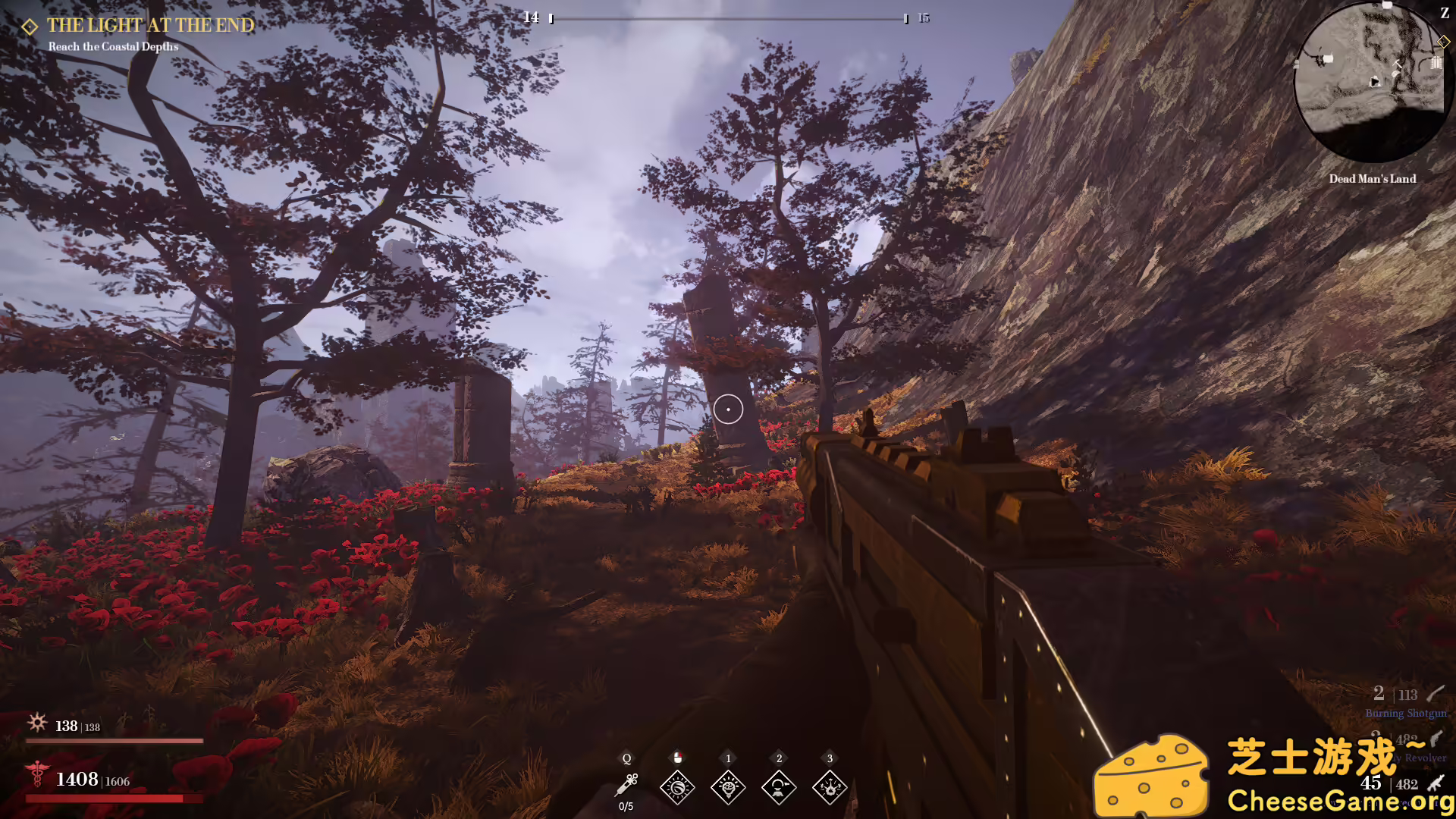Viewport: 1456px width, 819px height.
Task: Switch to the Burning Shotgun weapon
Action: click(1406, 702)
